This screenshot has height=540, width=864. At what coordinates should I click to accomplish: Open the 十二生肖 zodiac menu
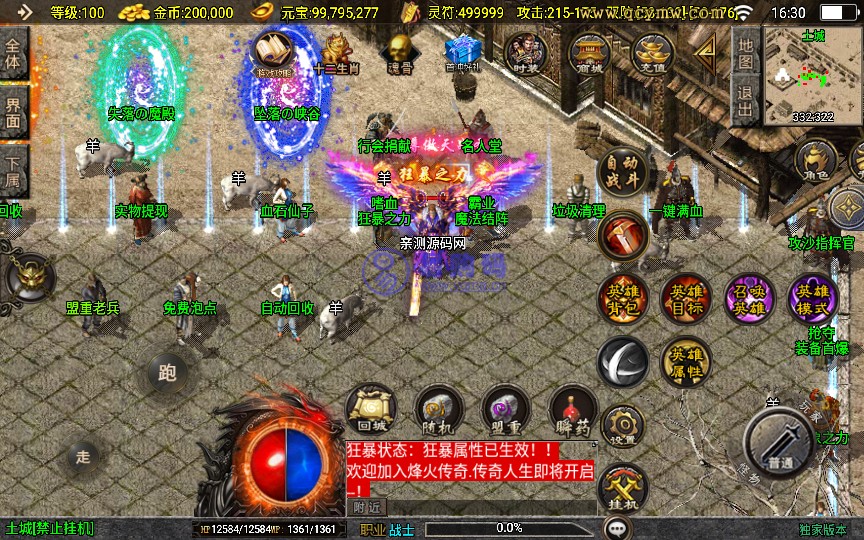pos(336,52)
